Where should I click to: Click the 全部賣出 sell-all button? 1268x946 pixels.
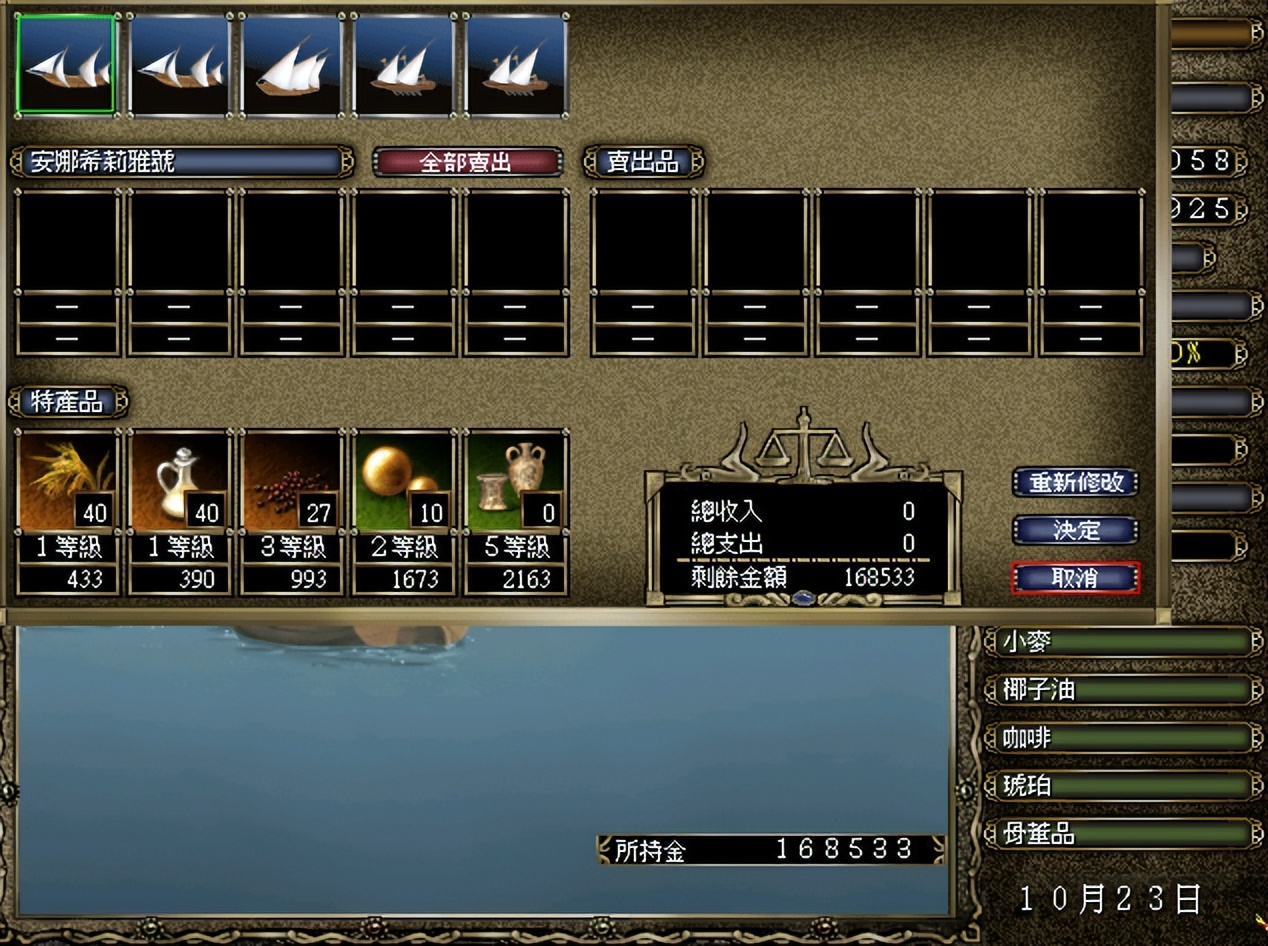point(466,162)
